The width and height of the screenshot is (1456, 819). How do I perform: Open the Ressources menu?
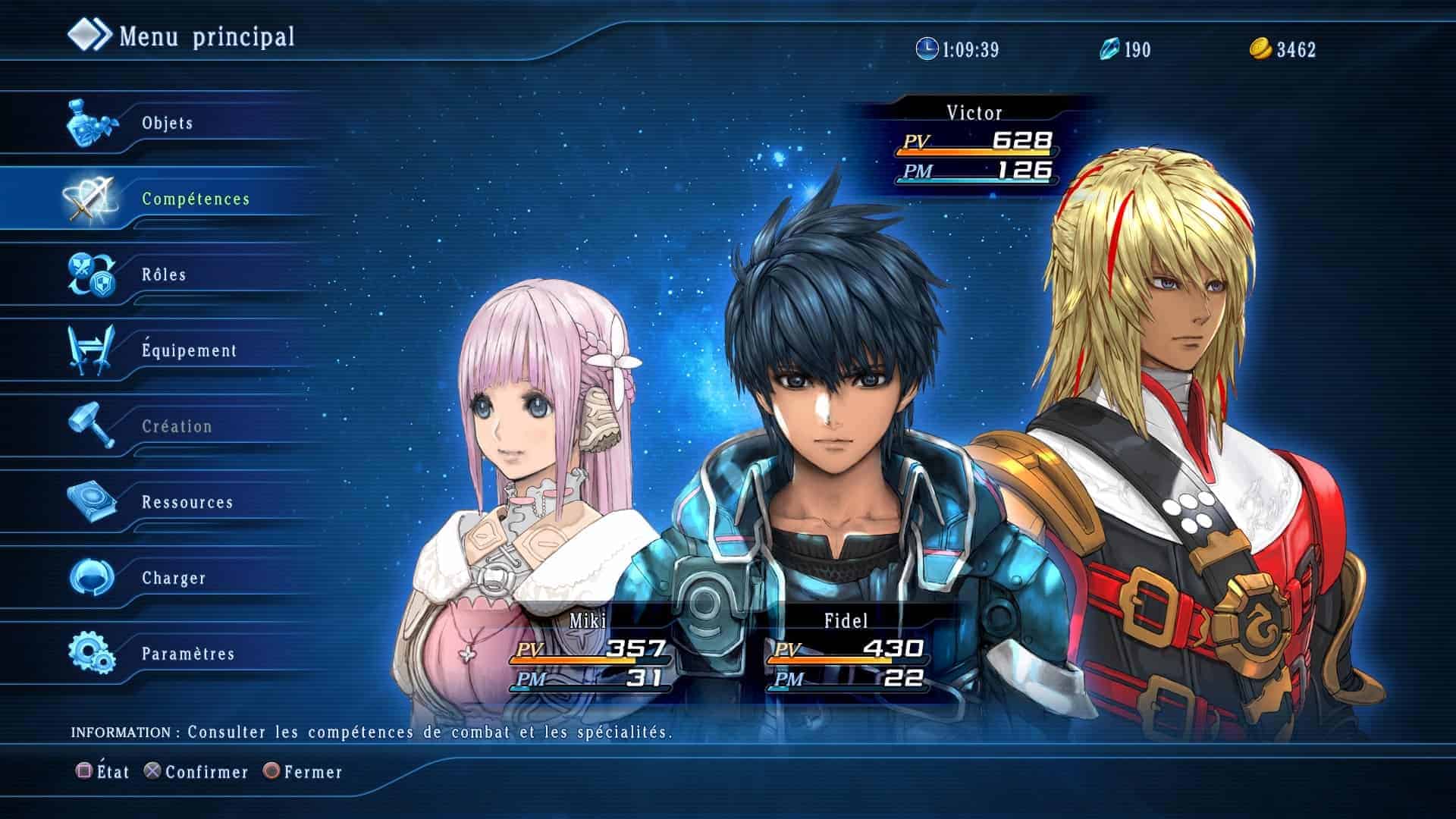click(x=187, y=502)
